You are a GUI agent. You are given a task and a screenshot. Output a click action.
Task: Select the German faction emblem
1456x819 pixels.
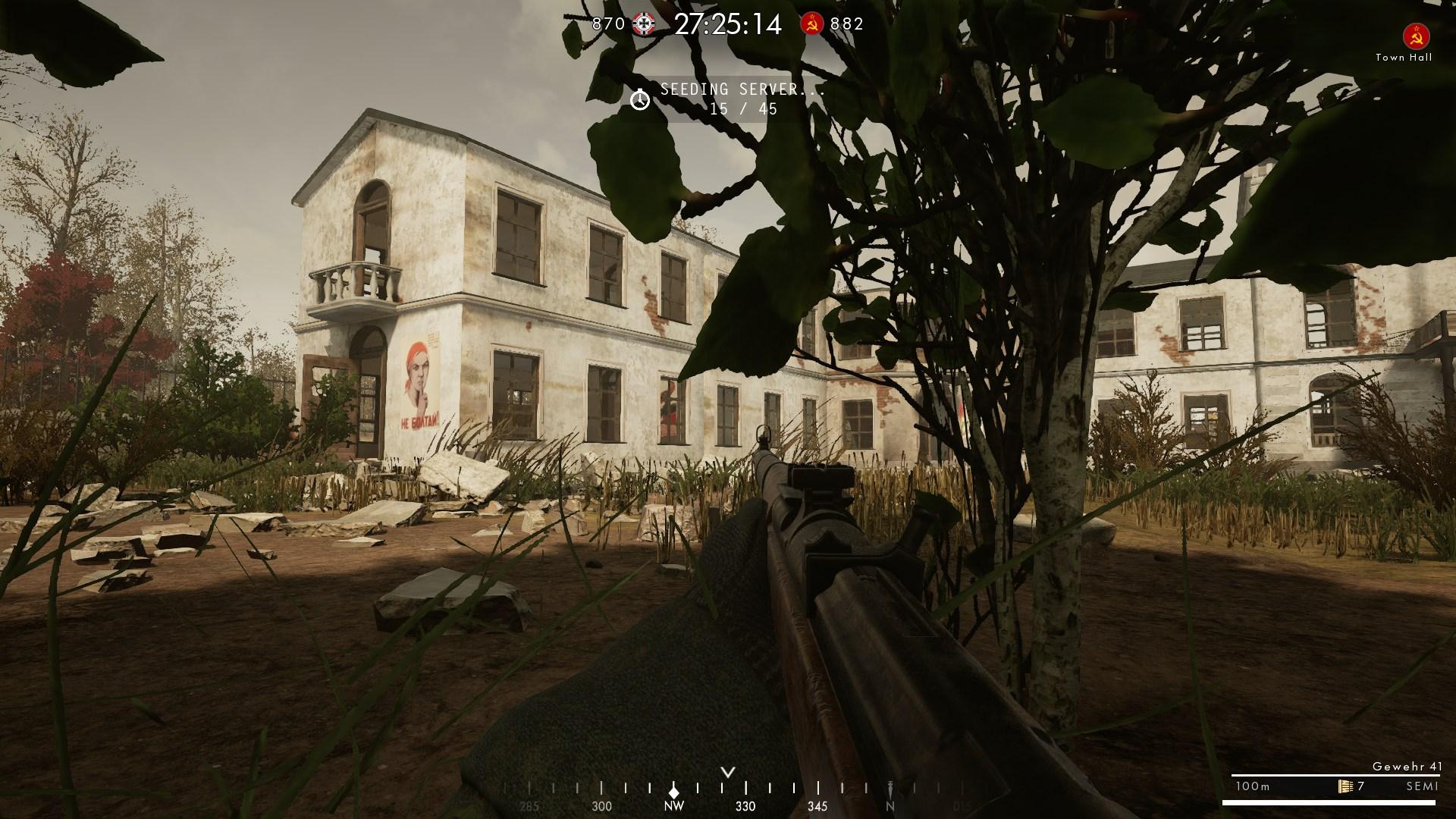[645, 24]
